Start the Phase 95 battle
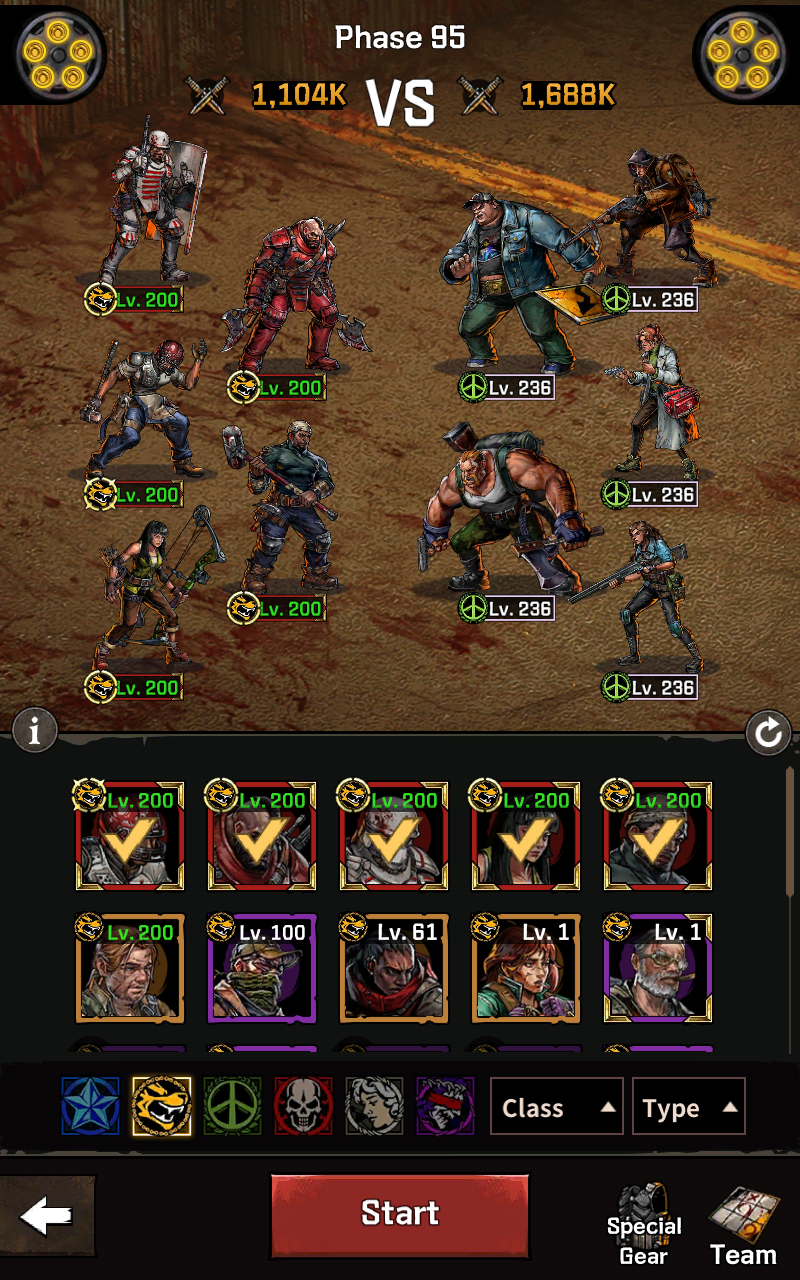This screenshot has width=800, height=1280. click(400, 1214)
